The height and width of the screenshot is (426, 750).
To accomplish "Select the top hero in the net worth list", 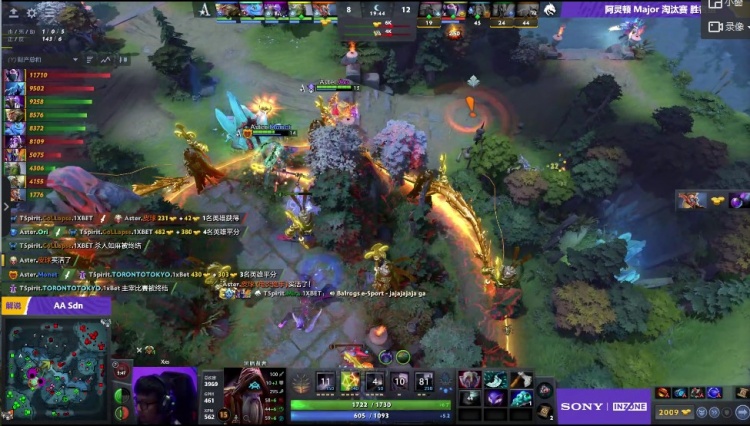I will pyautogui.click(x=13, y=75).
